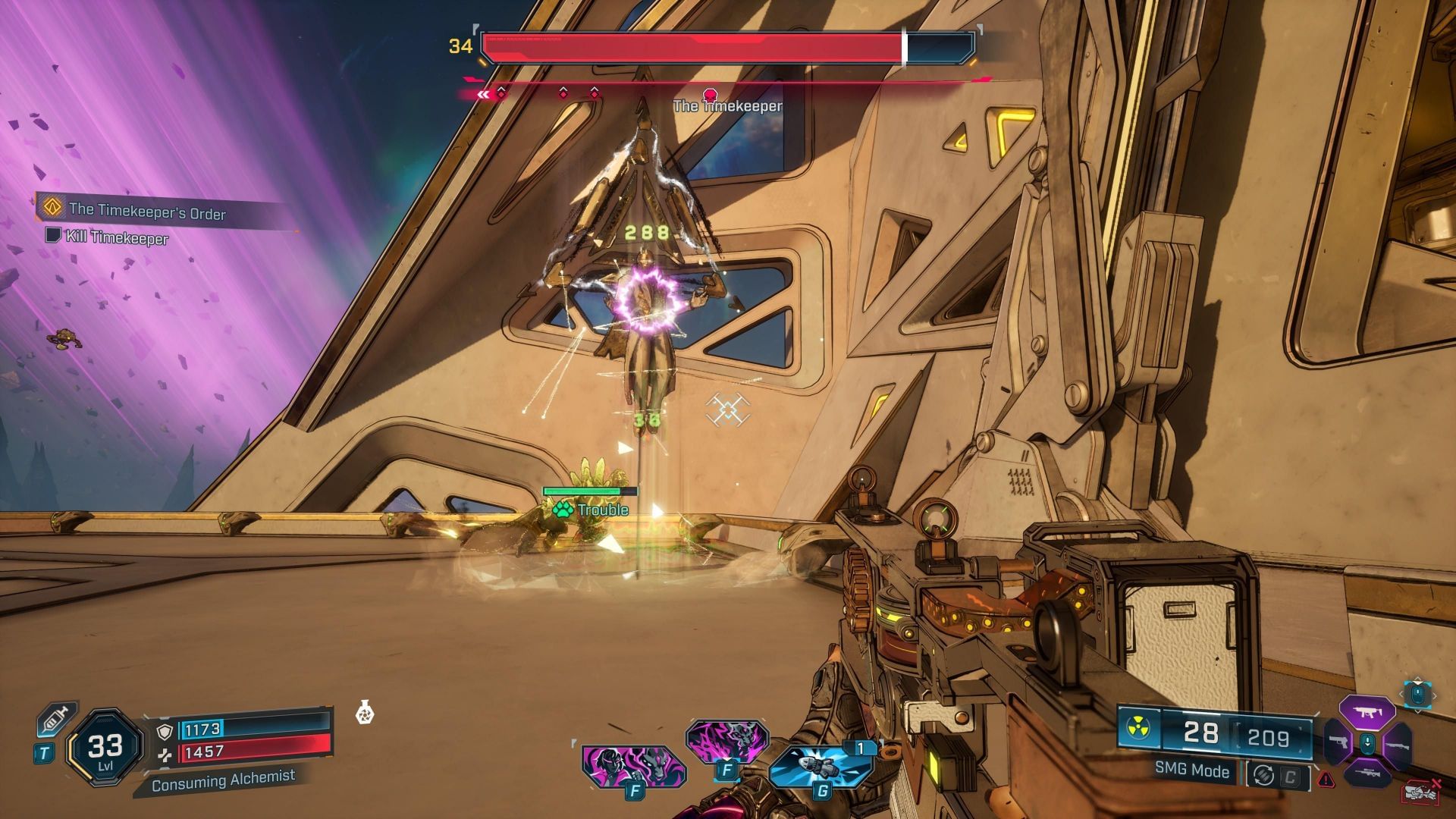Click the alchemist flask status icon
This screenshot has width=1456, height=819.
(x=365, y=714)
